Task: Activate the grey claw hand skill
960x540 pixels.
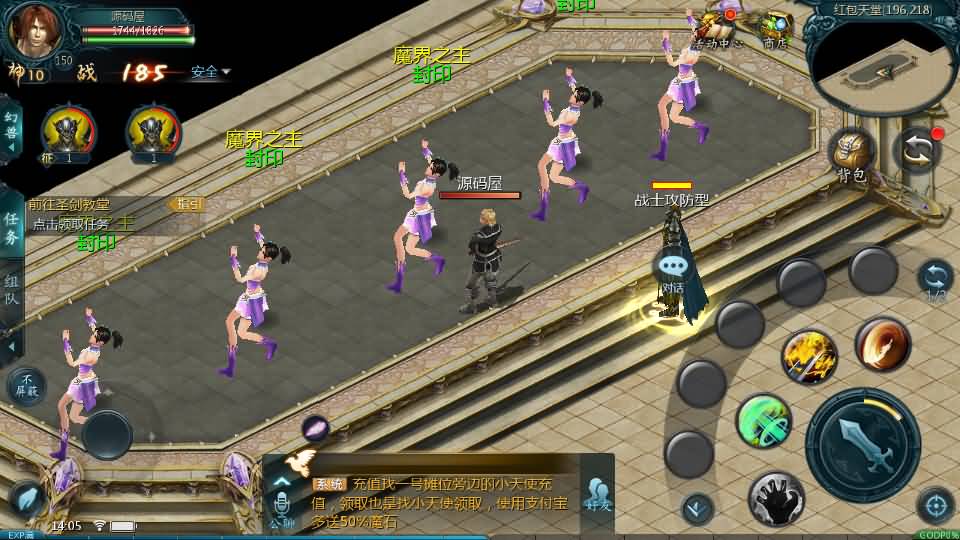Action: [x=776, y=498]
